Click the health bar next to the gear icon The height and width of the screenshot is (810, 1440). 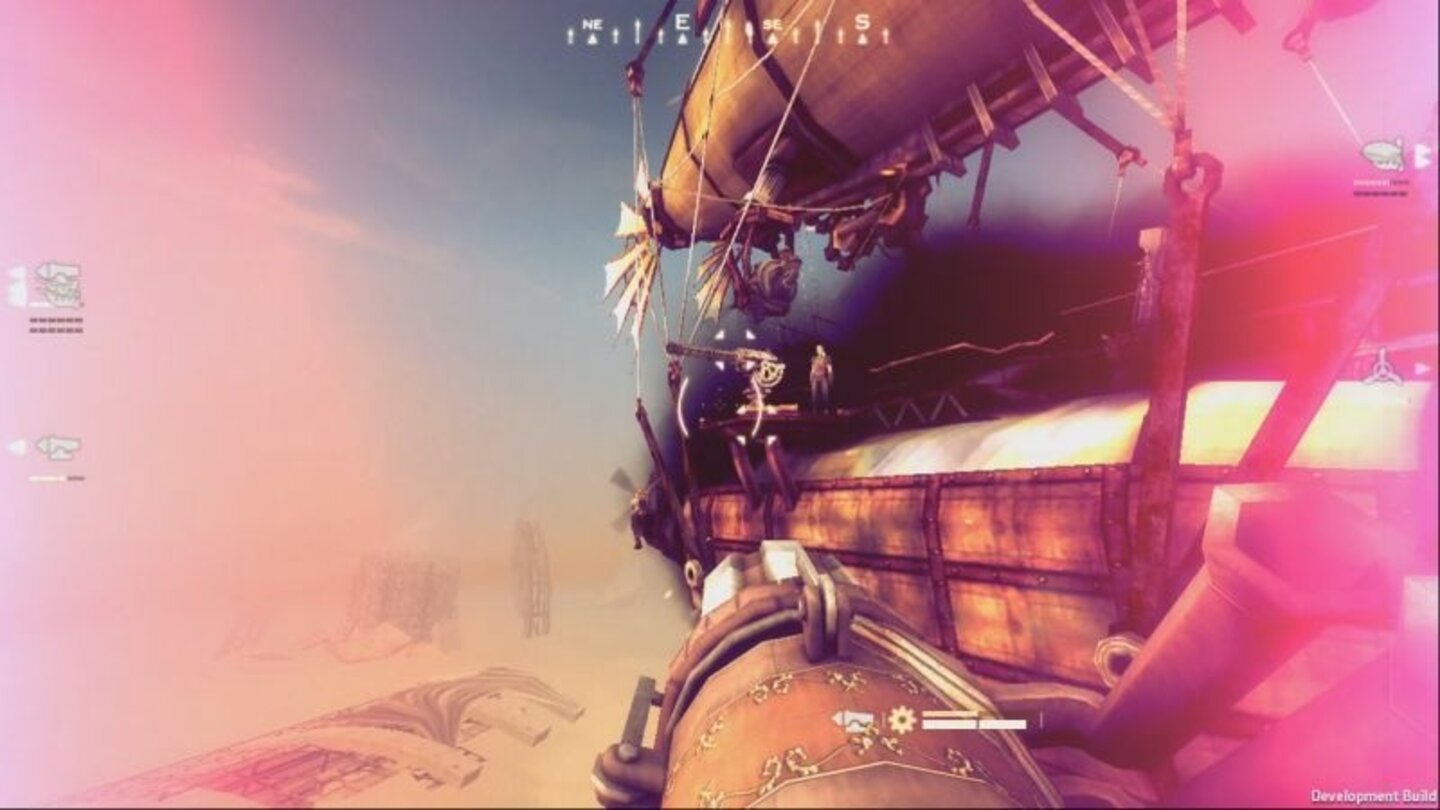(973, 723)
